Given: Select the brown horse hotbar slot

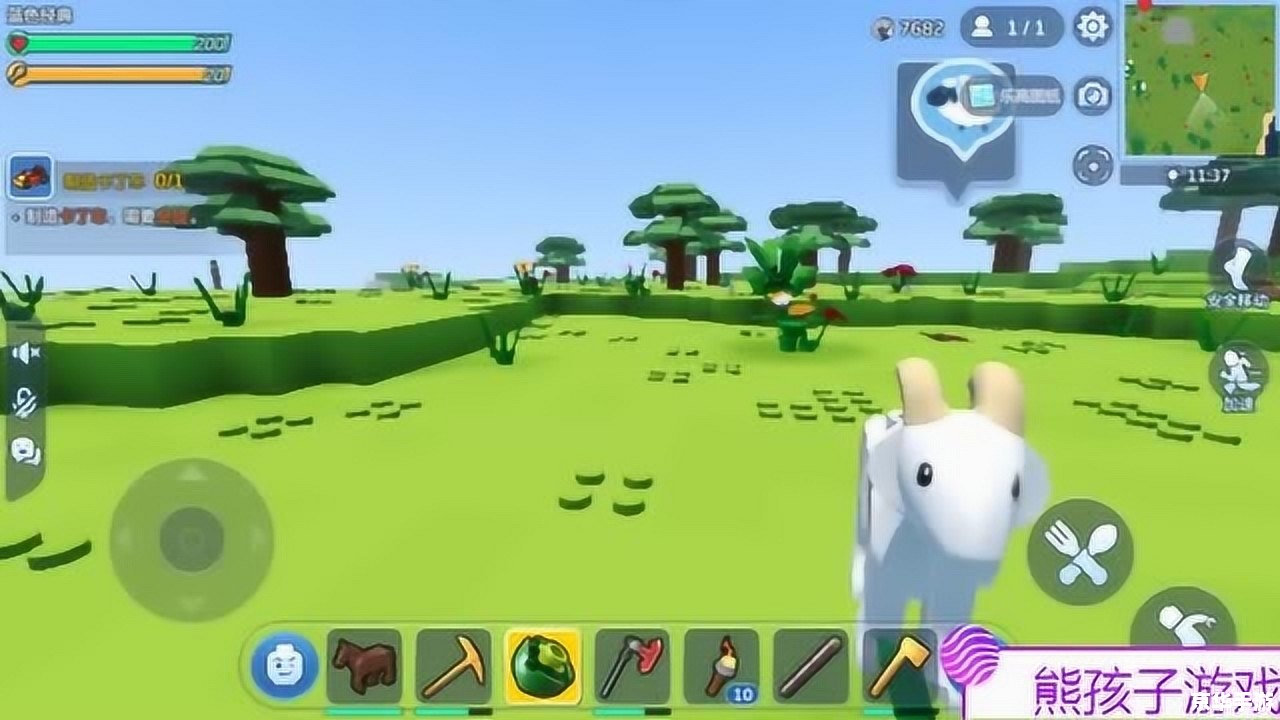Looking at the screenshot, I should 364,665.
